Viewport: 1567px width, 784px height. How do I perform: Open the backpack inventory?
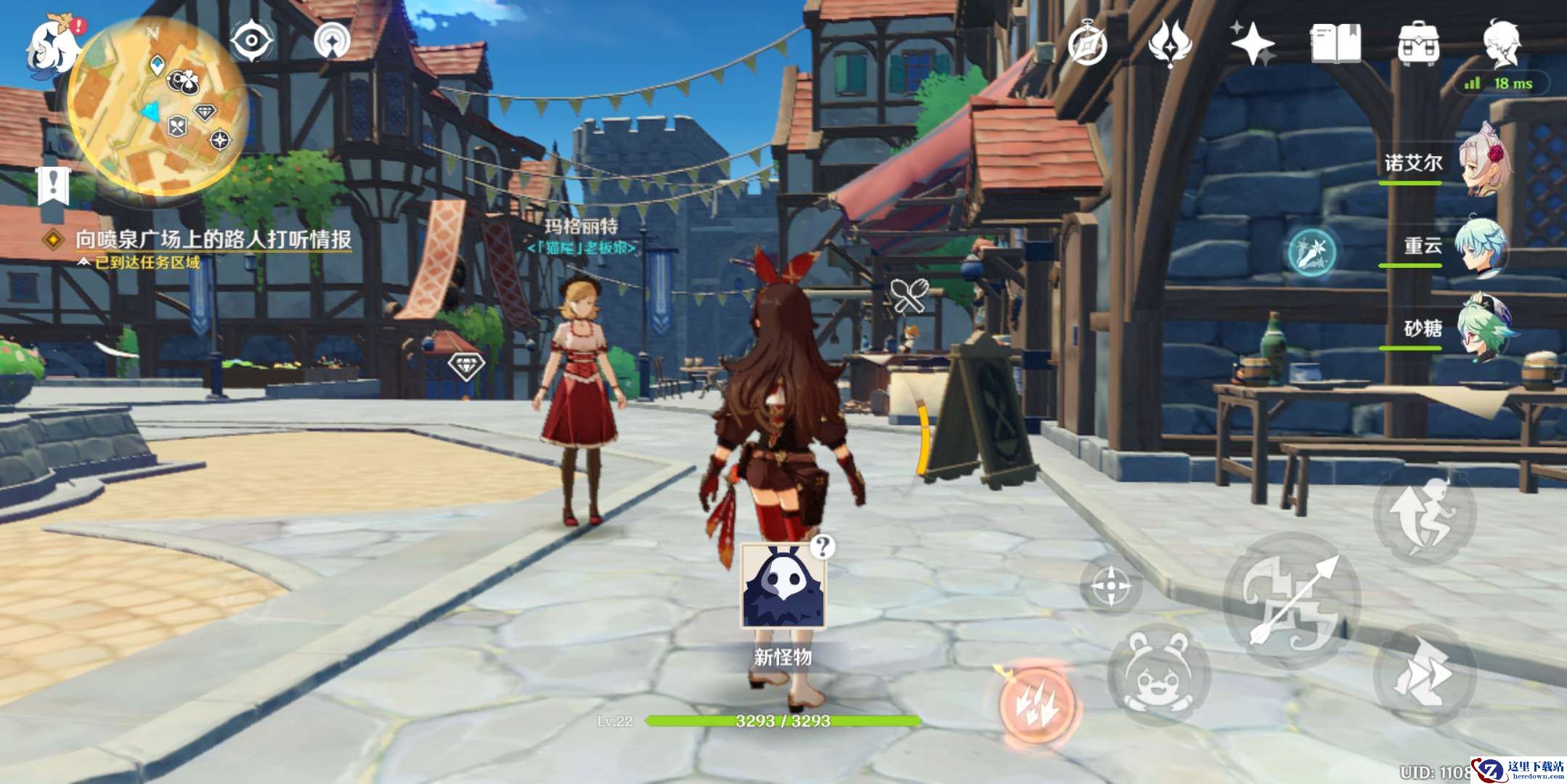point(1418,44)
